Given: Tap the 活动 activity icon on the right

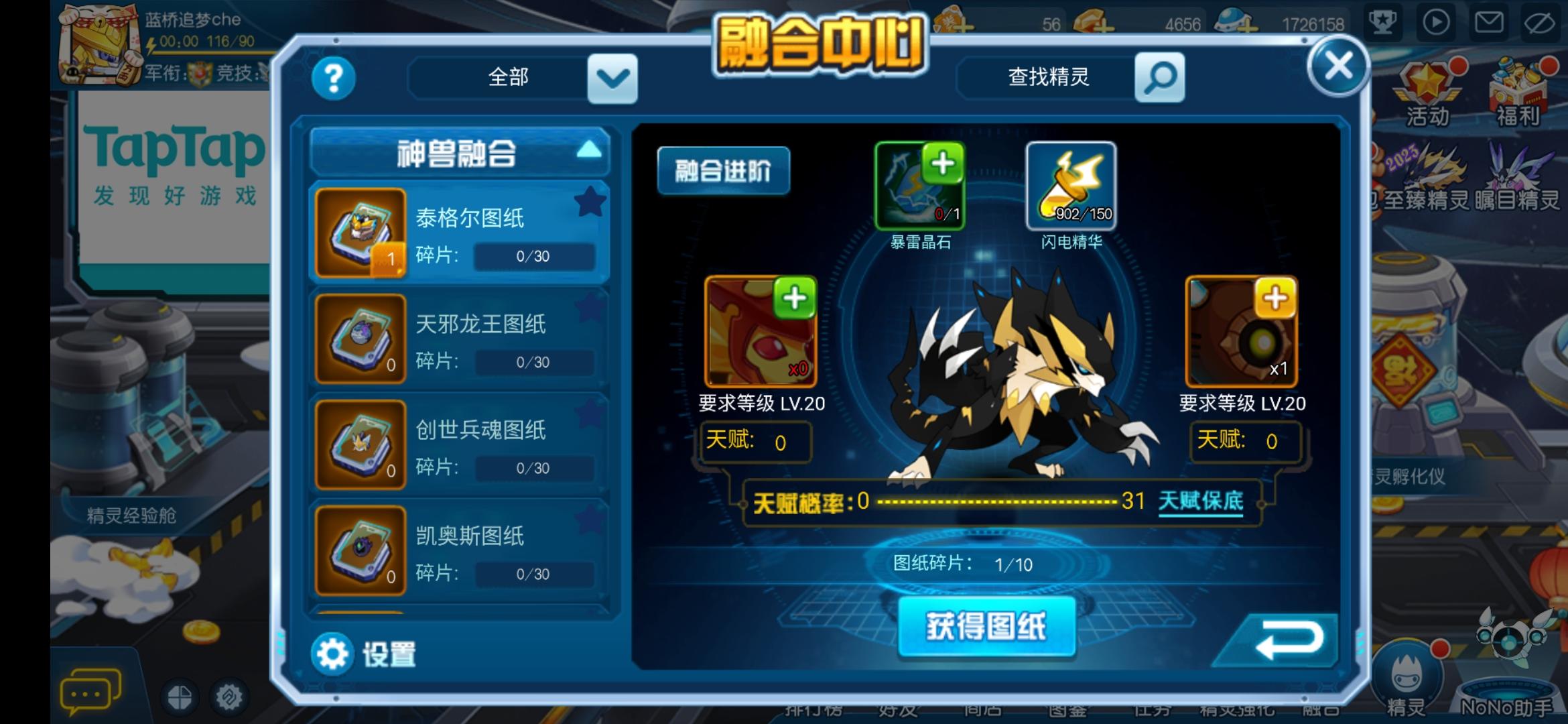Looking at the screenshot, I should (x=1427, y=84).
